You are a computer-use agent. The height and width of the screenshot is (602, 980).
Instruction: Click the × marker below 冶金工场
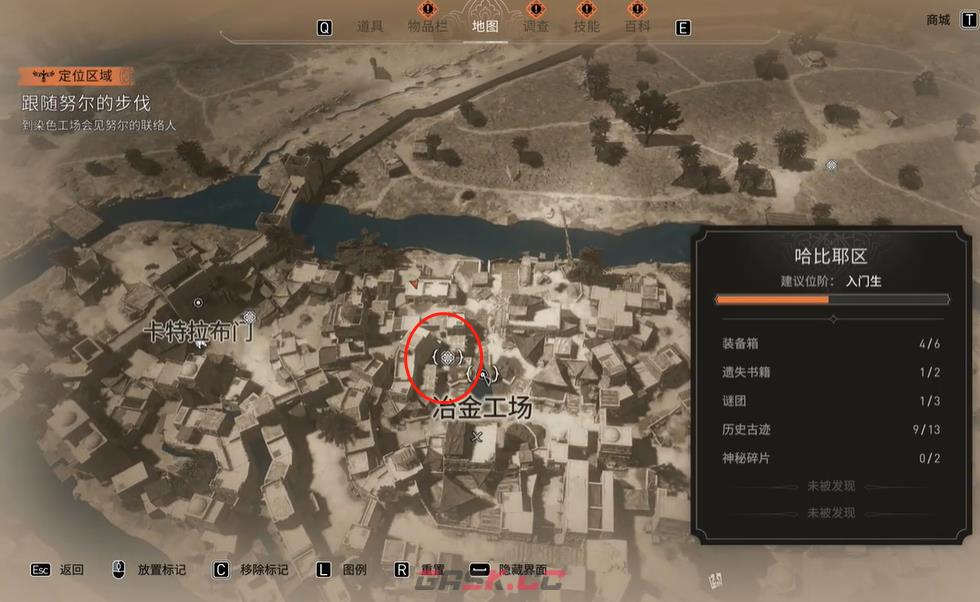[477, 437]
